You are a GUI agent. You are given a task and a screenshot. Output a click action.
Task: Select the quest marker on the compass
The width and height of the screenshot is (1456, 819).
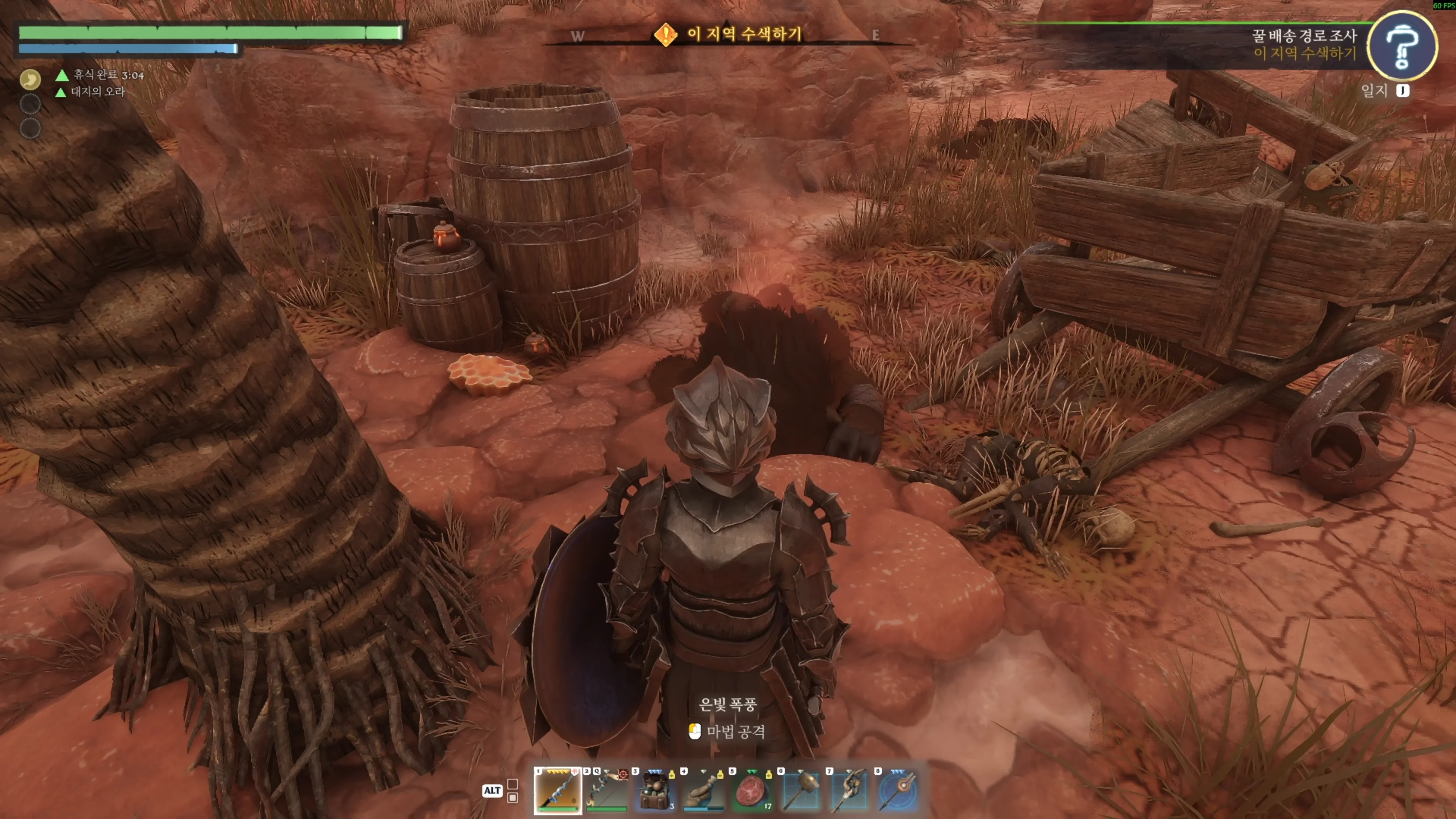[x=665, y=35]
